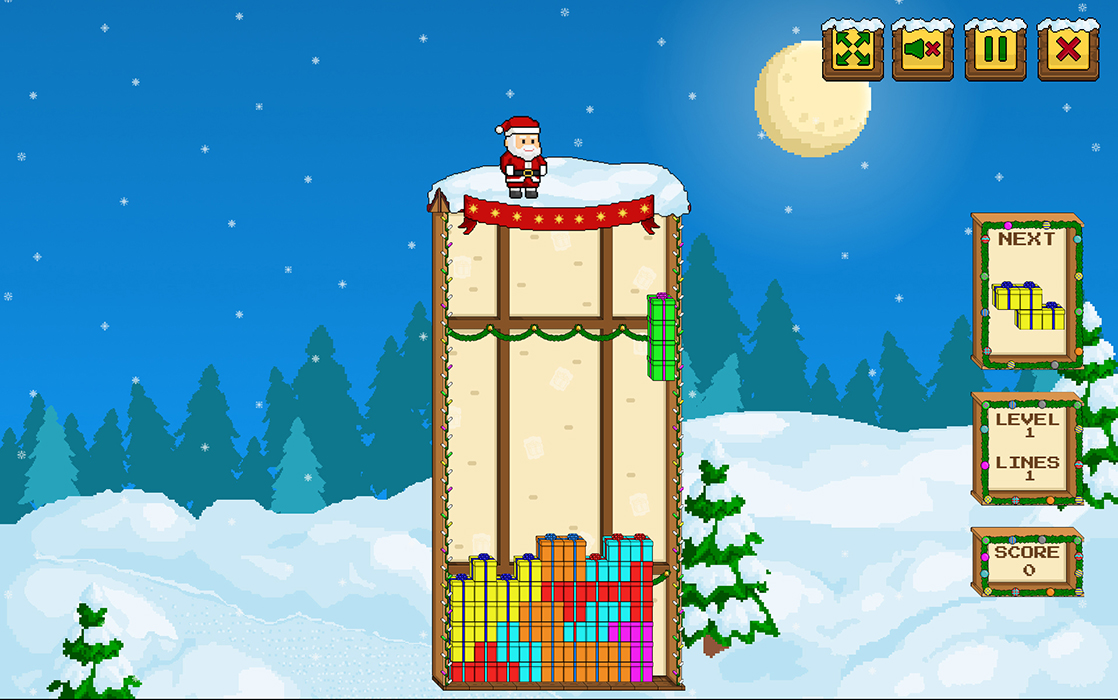
Task: Pause the game with the green bars button
Action: point(996,49)
